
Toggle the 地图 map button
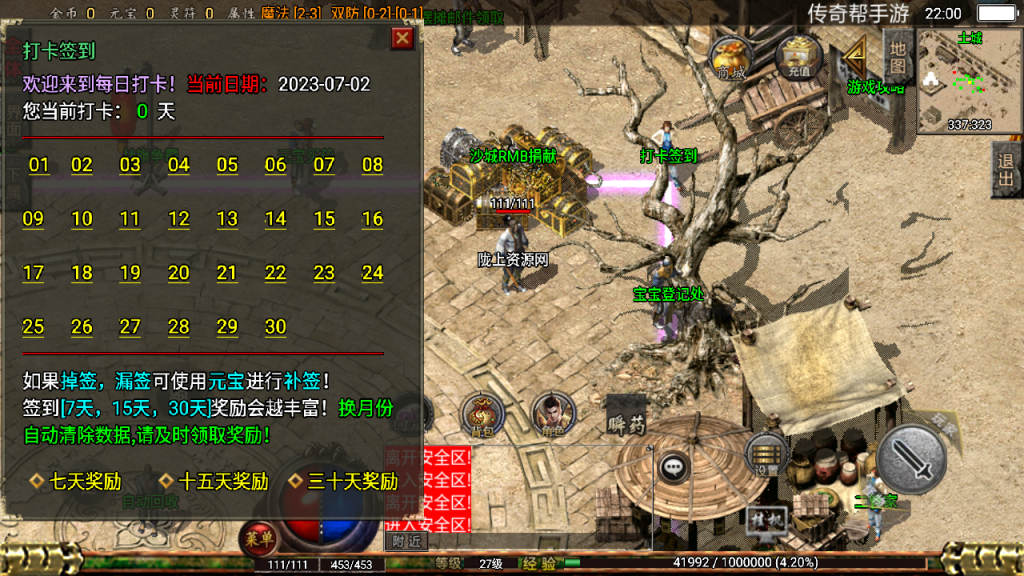click(x=897, y=56)
